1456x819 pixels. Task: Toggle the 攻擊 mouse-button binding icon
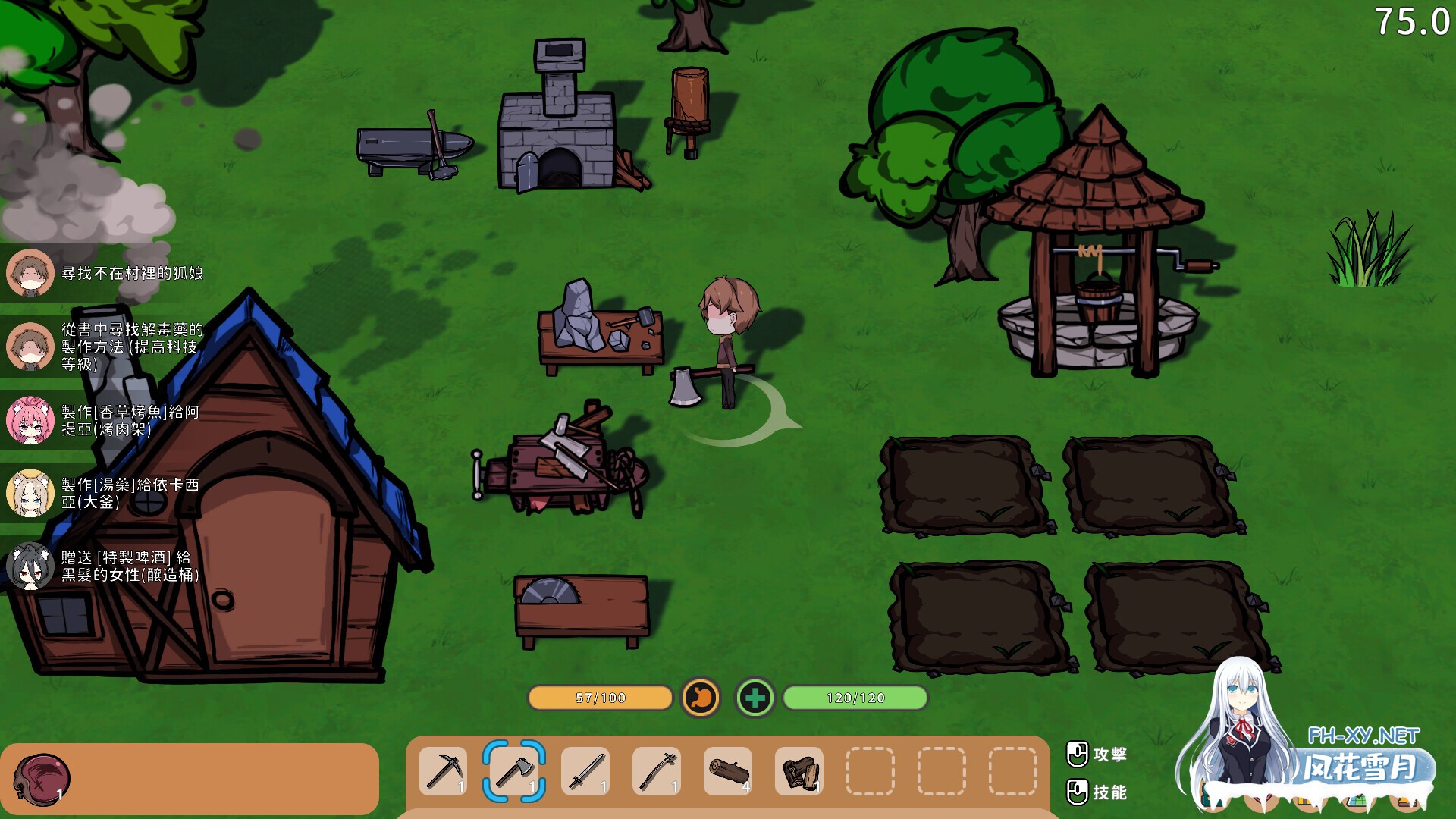tap(1077, 754)
